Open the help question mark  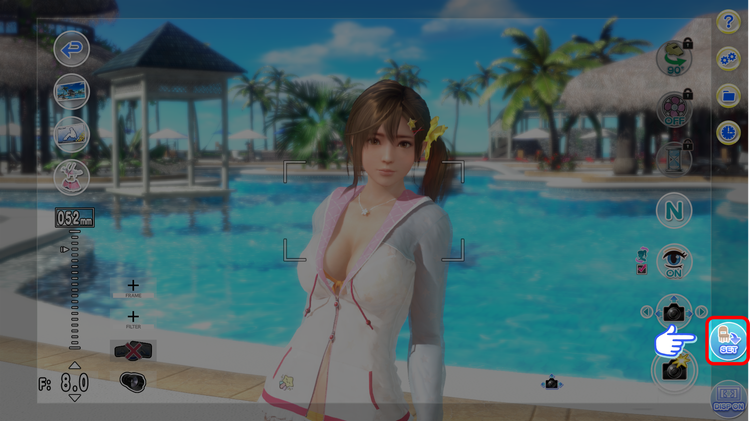[x=729, y=24]
